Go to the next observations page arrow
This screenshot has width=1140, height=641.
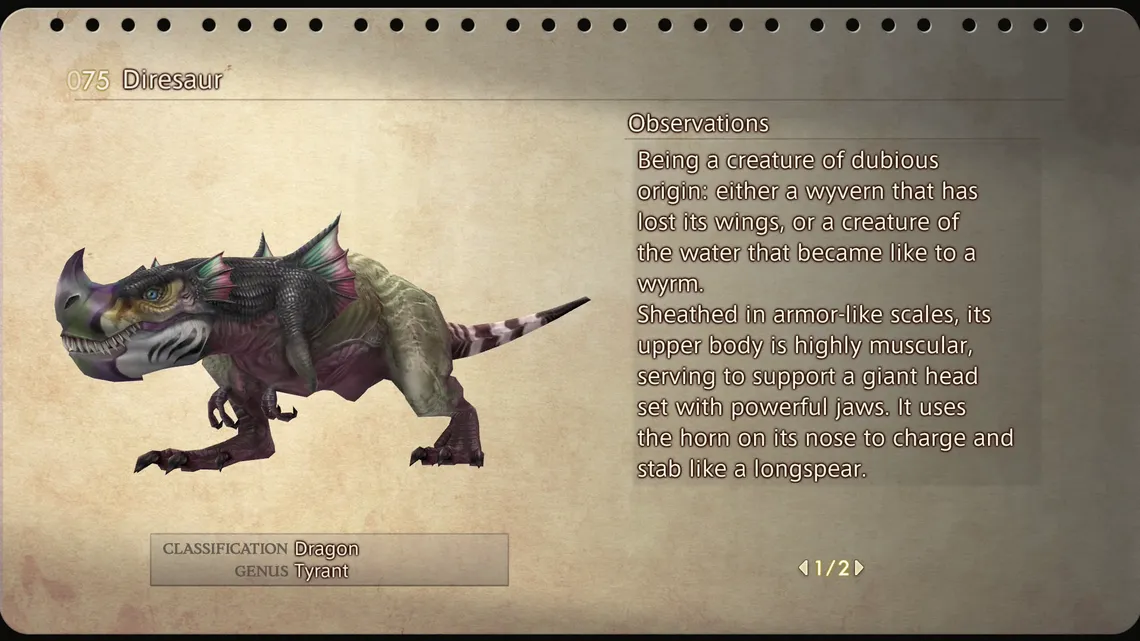859,568
